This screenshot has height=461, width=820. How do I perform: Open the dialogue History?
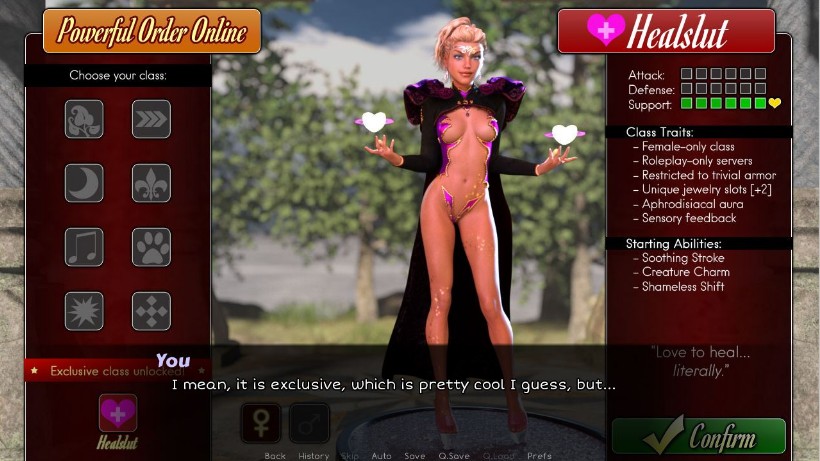(313, 456)
